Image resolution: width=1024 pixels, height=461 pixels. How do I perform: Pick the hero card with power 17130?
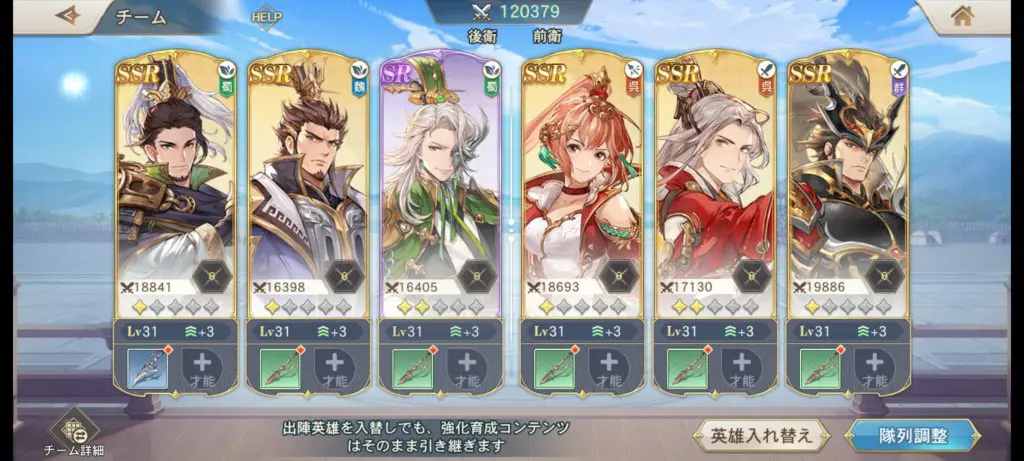pyautogui.click(x=714, y=180)
